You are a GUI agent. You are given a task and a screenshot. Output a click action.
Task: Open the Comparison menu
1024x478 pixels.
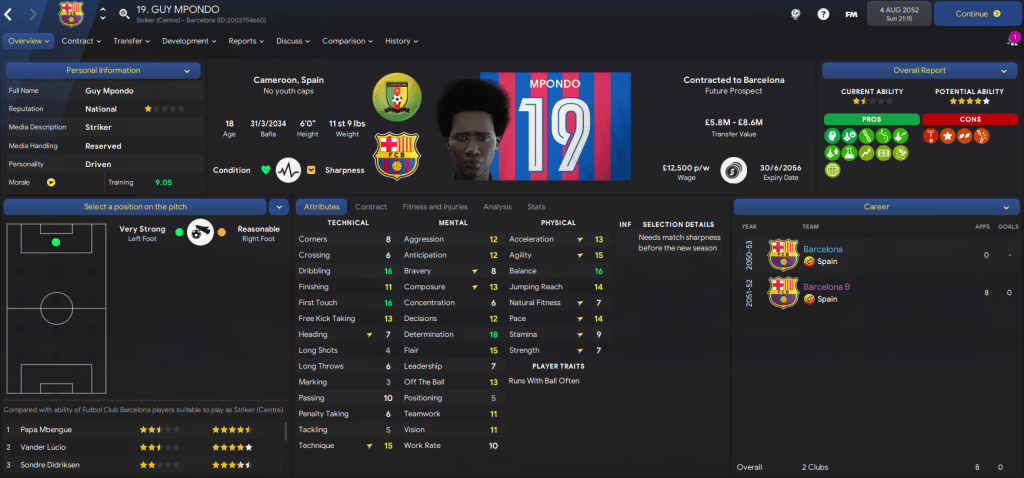click(x=347, y=41)
